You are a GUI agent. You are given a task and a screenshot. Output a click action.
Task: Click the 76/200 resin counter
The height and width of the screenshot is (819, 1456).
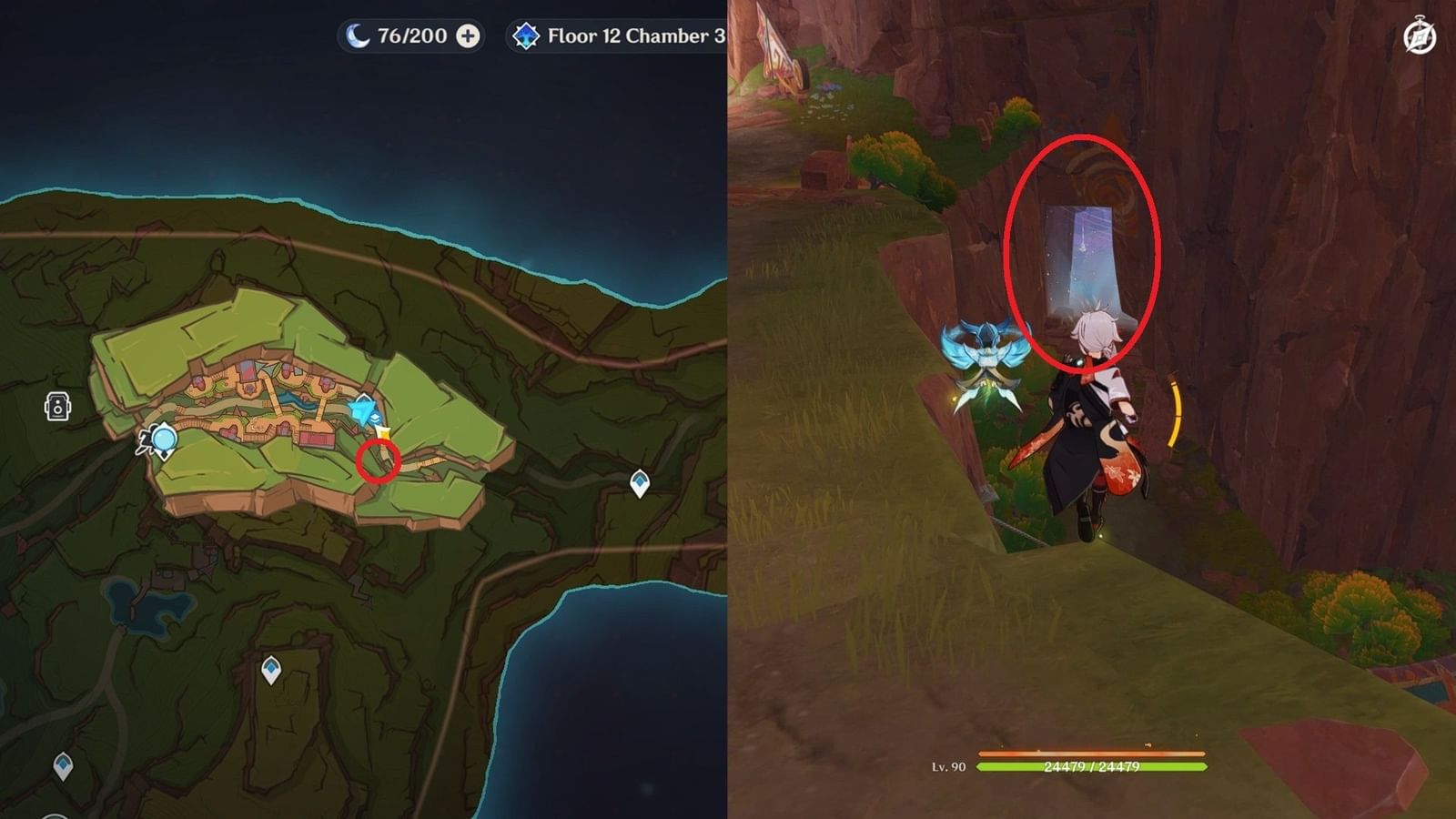411,36
